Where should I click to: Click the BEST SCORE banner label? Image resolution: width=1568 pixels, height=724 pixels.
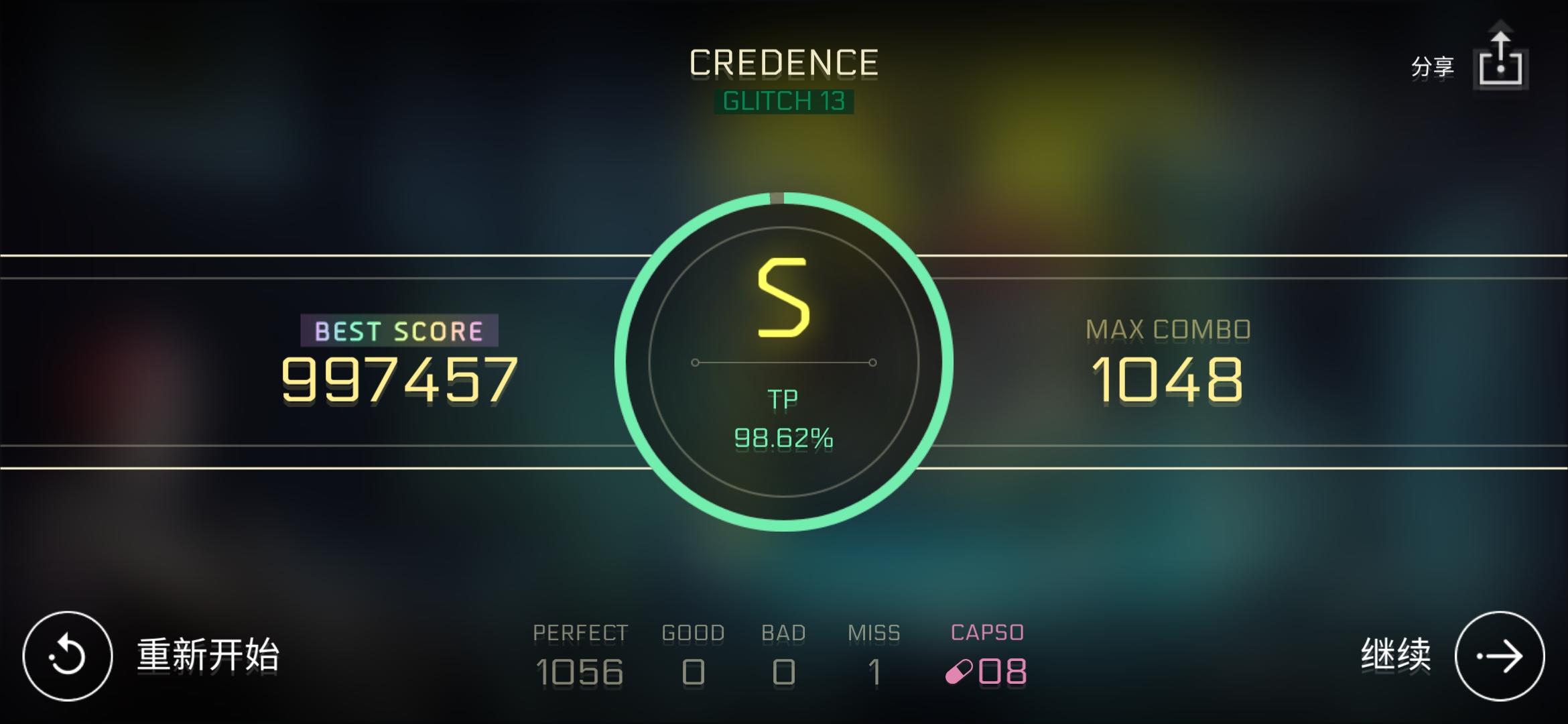point(399,329)
